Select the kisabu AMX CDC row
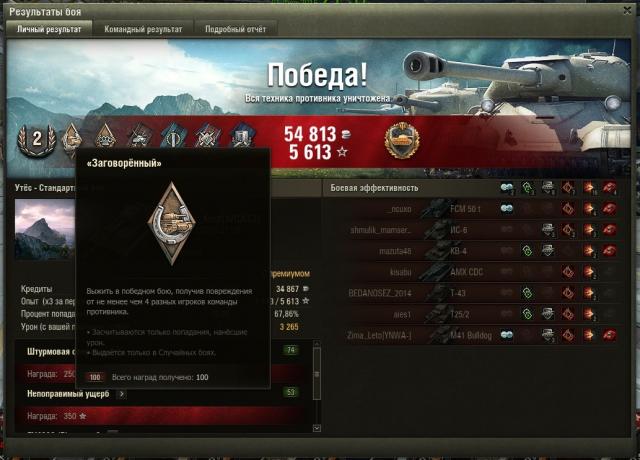The image size is (640, 460). click(x=470, y=271)
